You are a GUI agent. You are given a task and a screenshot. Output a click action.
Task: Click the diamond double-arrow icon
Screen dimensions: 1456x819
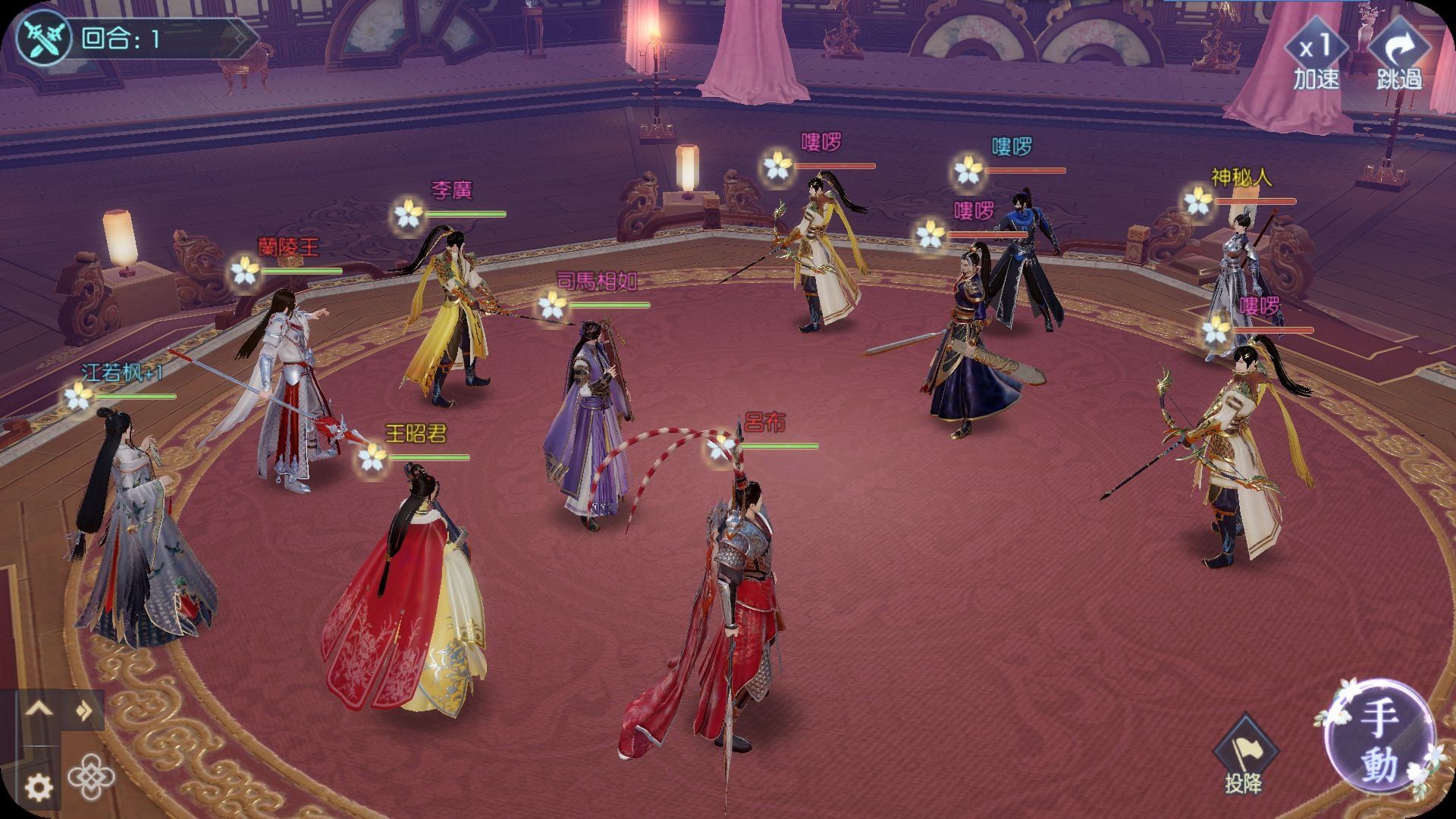point(84,711)
